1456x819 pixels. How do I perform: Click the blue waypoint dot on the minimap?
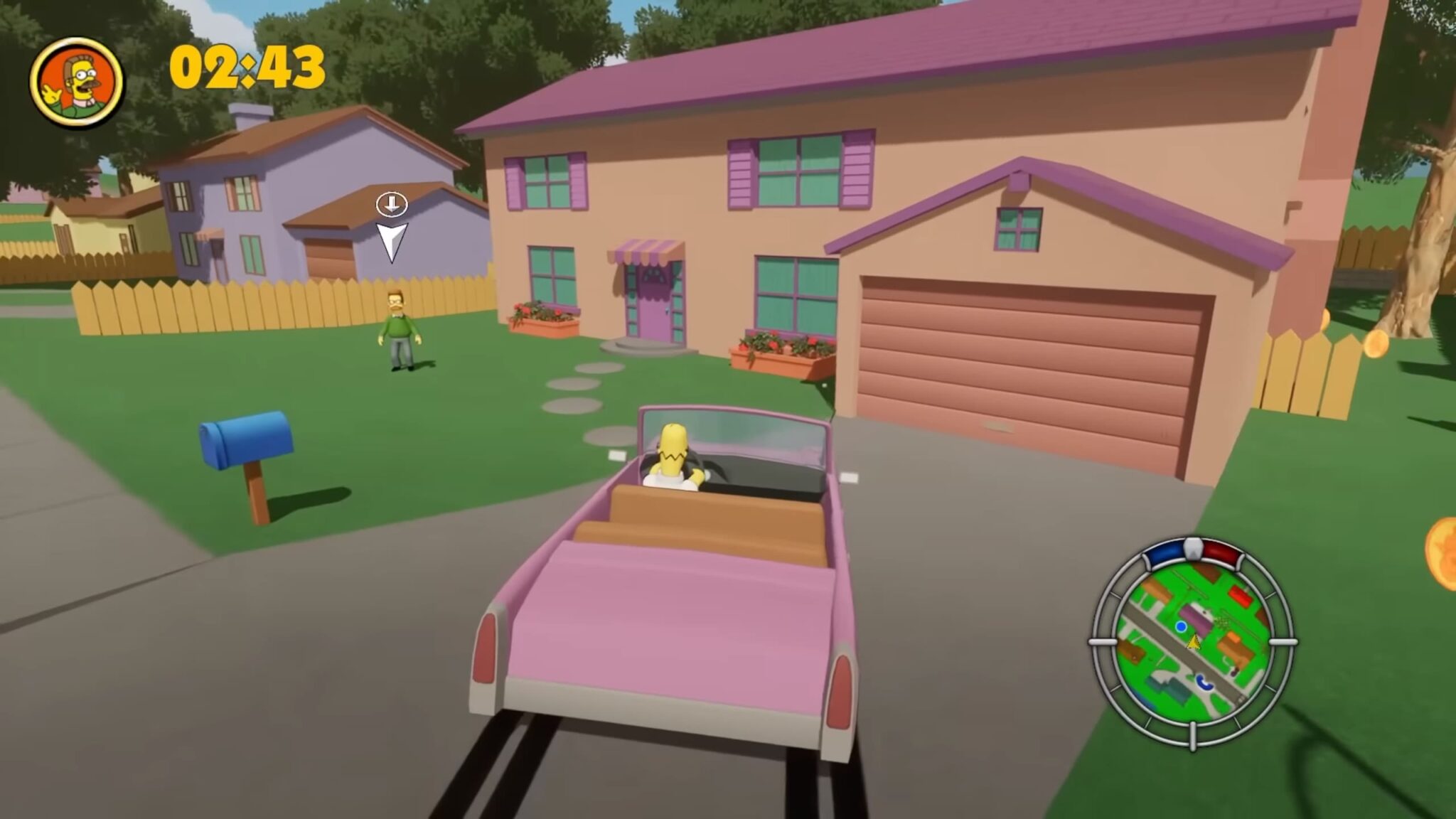(1182, 626)
